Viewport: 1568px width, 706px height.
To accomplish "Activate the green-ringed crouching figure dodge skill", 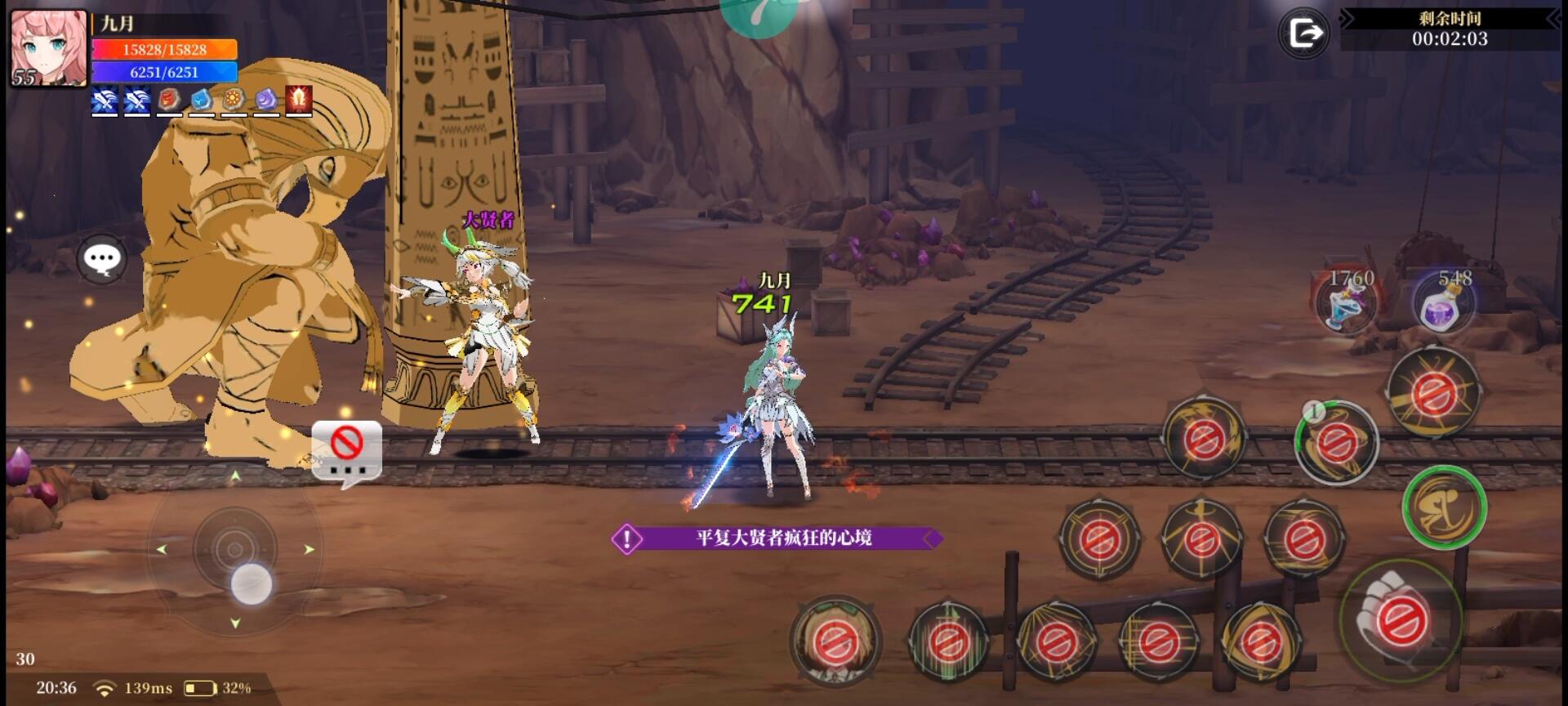I will point(1444,507).
